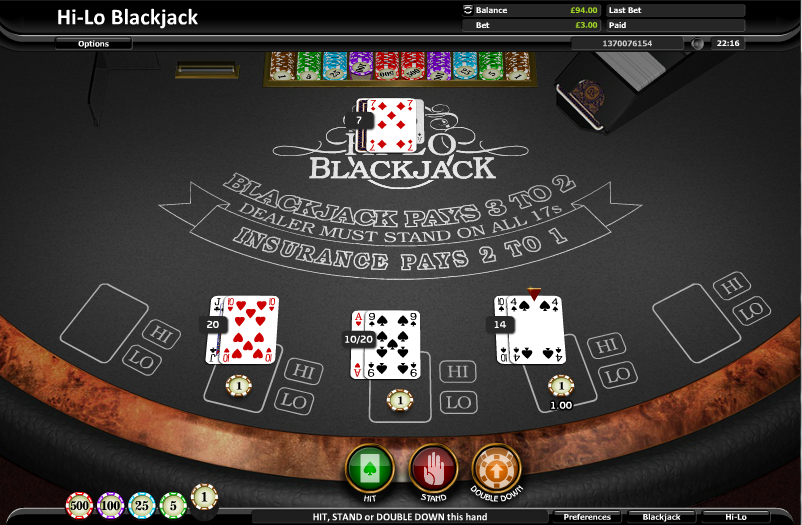Image resolution: width=802 pixels, height=525 pixels.
Task: Select the 1 value chip
Action: (x=204, y=496)
